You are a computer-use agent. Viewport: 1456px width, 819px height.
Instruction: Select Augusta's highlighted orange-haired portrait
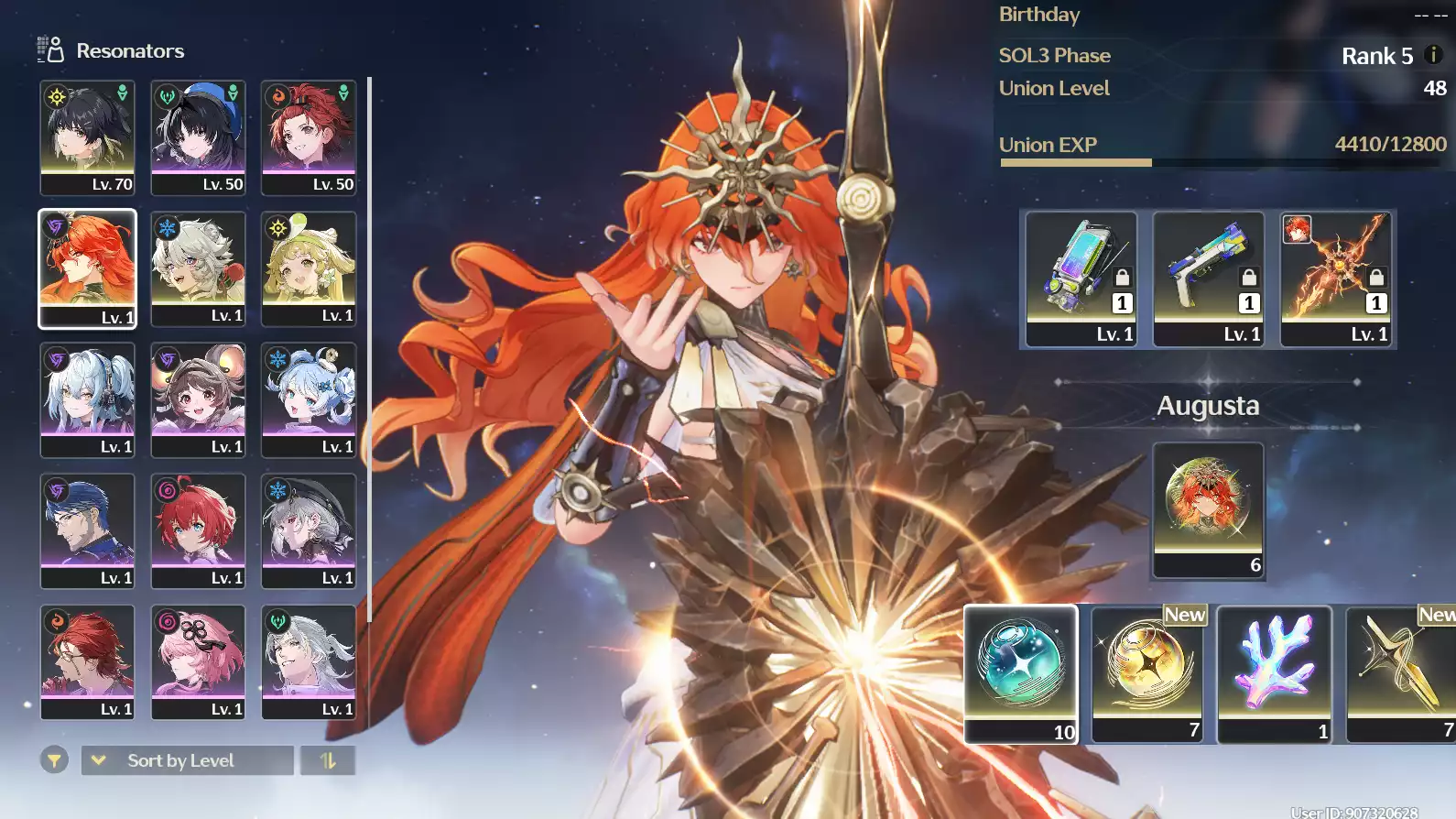point(87,268)
